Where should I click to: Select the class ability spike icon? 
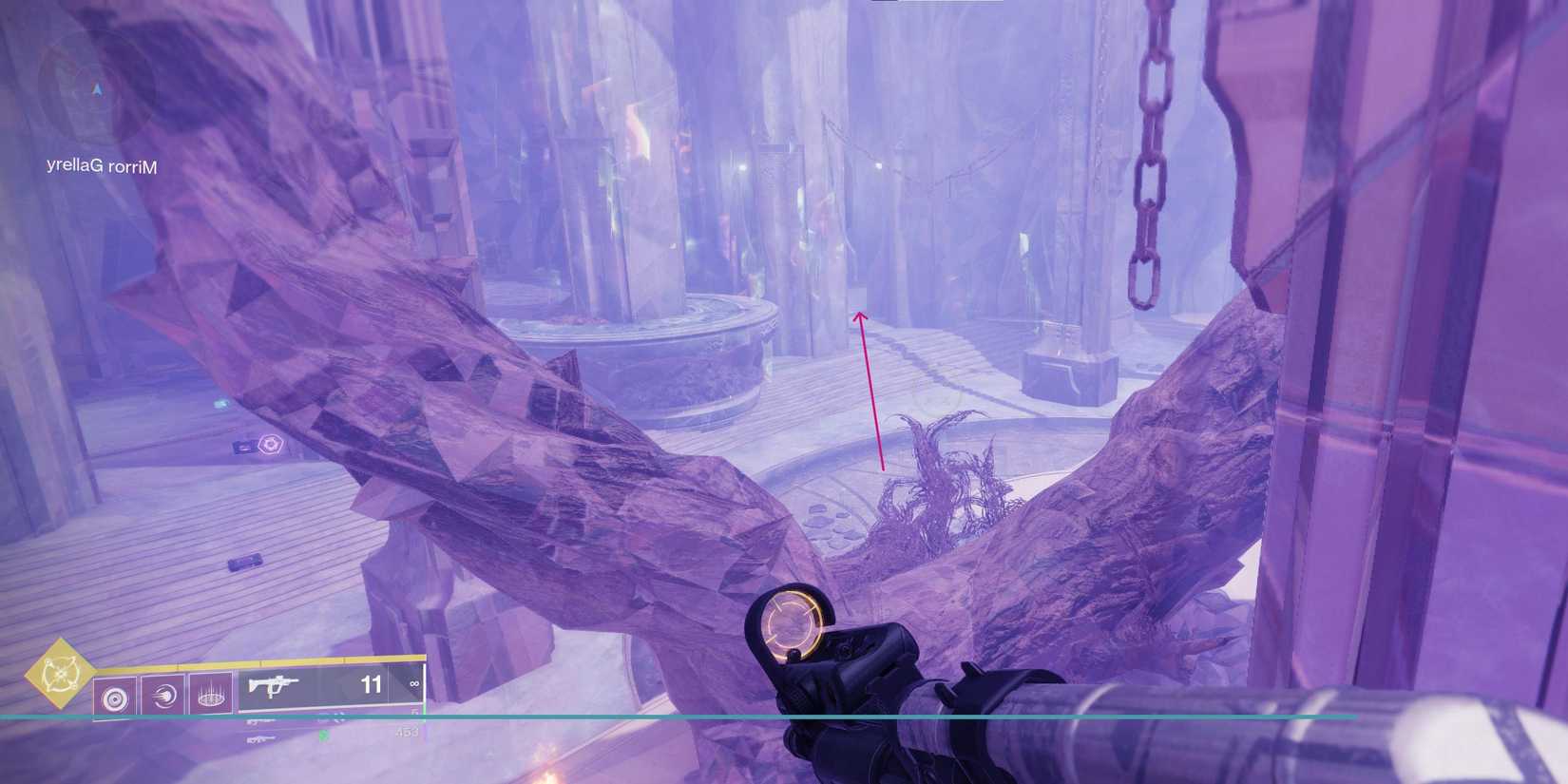pyautogui.click(x=213, y=697)
